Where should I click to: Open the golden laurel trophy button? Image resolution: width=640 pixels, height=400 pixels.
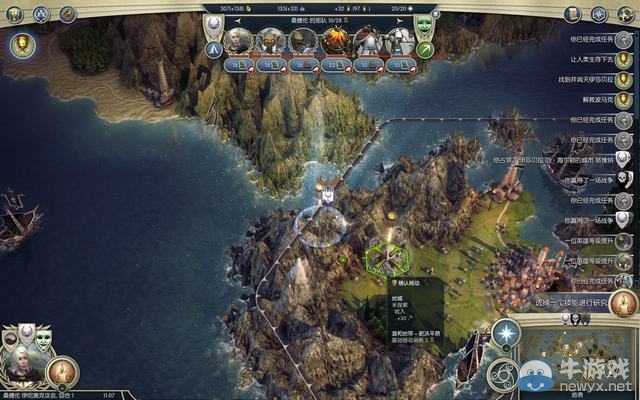tap(20, 45)
